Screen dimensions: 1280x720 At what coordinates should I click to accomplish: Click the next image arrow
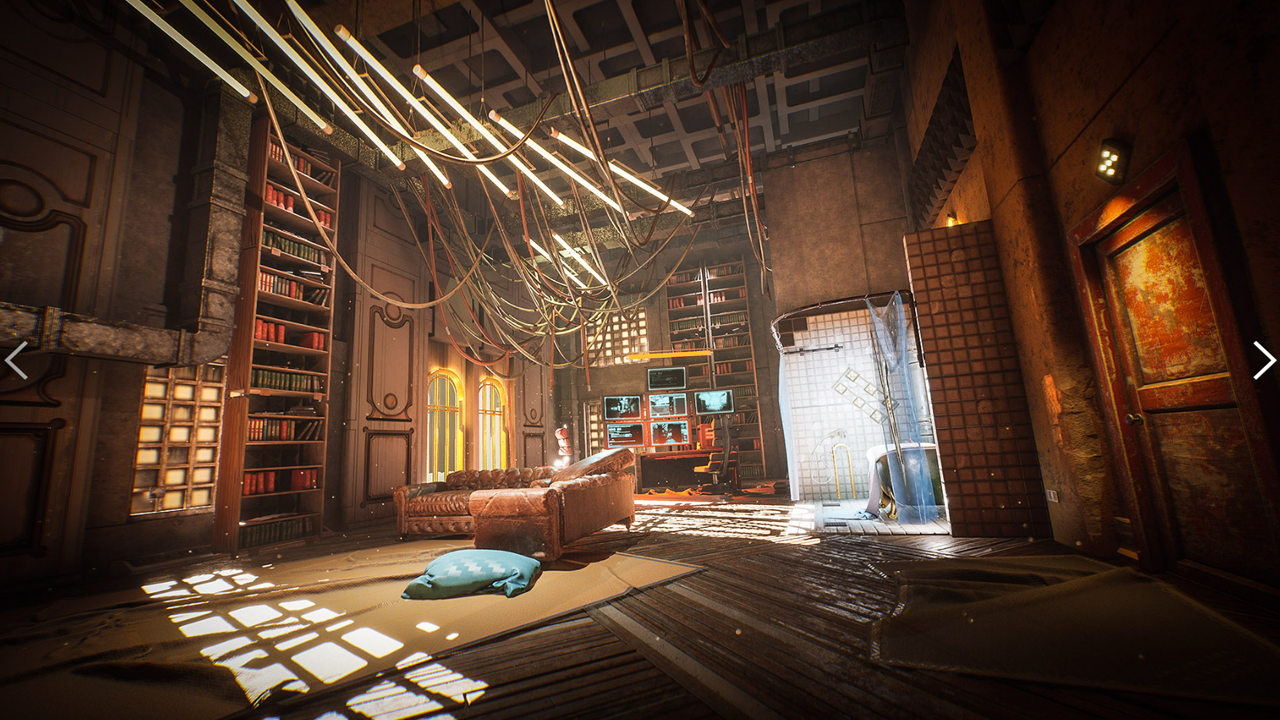1265,360
